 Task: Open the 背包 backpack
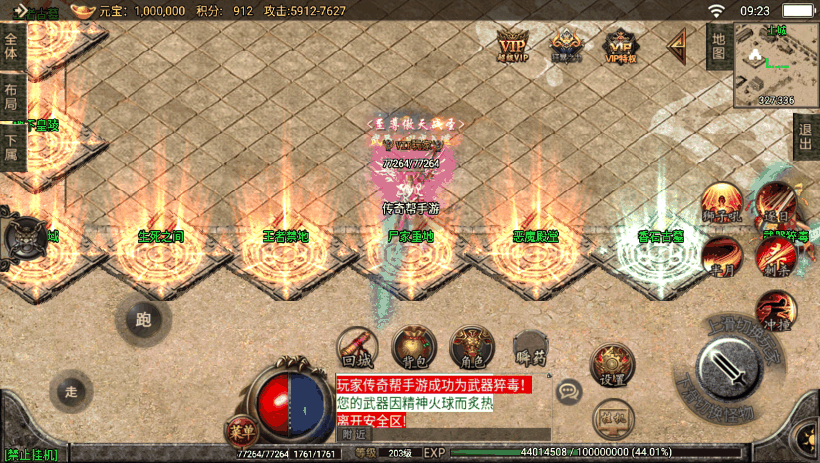pos(413,346)
